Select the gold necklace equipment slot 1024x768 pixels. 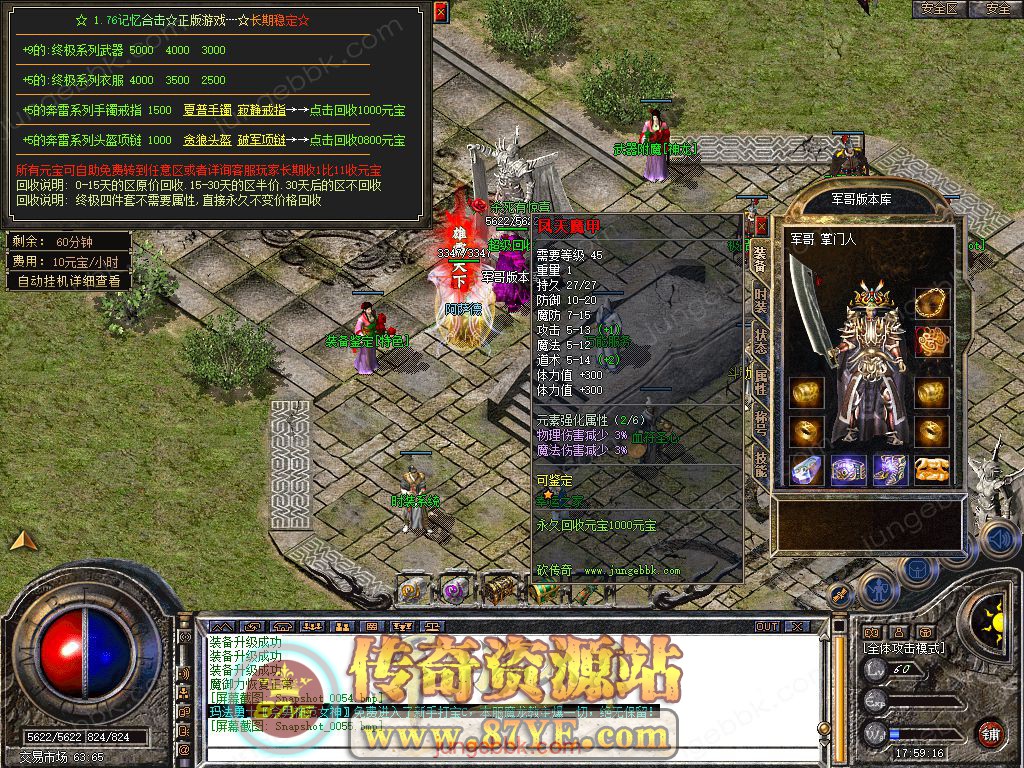[x=932, y=301]
